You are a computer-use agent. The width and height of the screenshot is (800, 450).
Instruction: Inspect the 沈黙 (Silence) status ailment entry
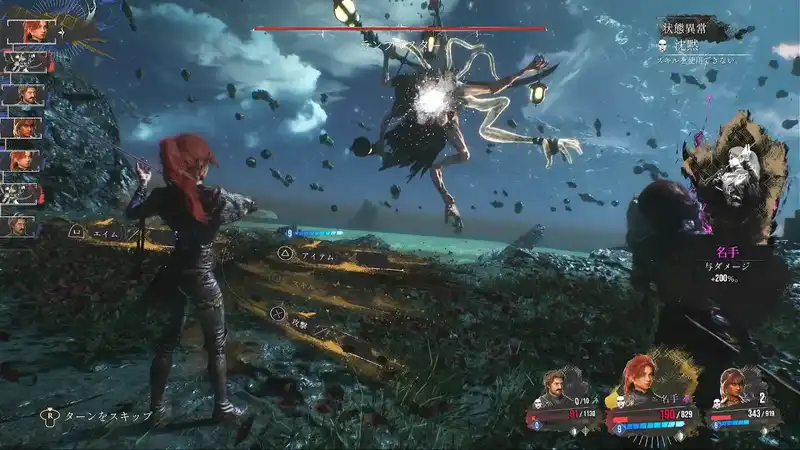click(692, 47)
